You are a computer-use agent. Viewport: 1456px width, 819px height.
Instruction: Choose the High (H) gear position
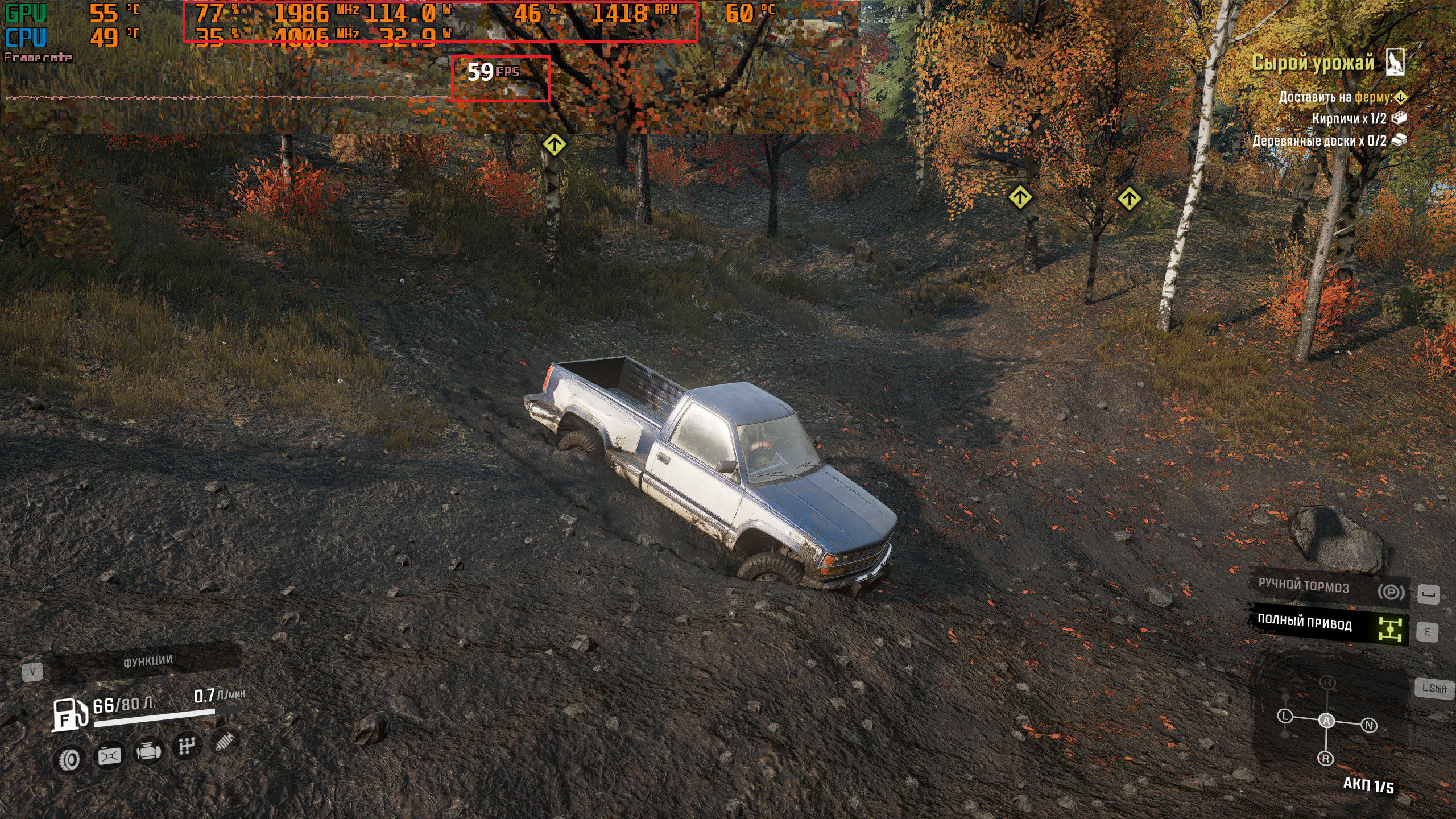pyautogui.click(x=1327, y=682)
